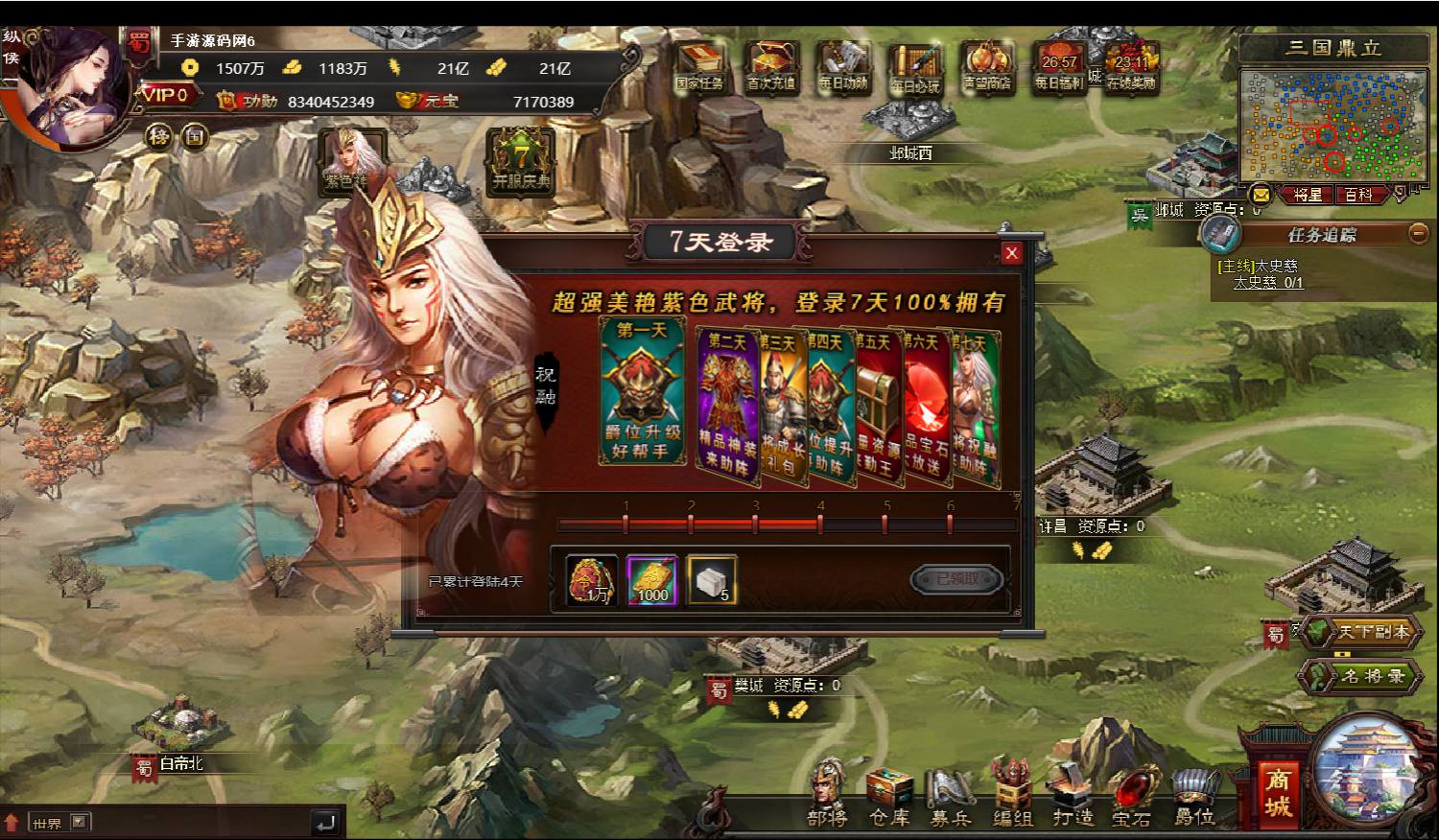Open the 将星 button under the minimap

click(x=1307, y=195)
